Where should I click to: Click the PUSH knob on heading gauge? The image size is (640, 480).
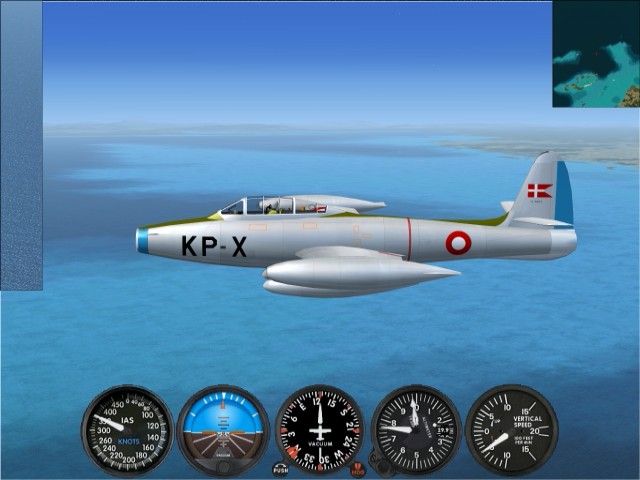pyautogui.click(x=280, y=468)
